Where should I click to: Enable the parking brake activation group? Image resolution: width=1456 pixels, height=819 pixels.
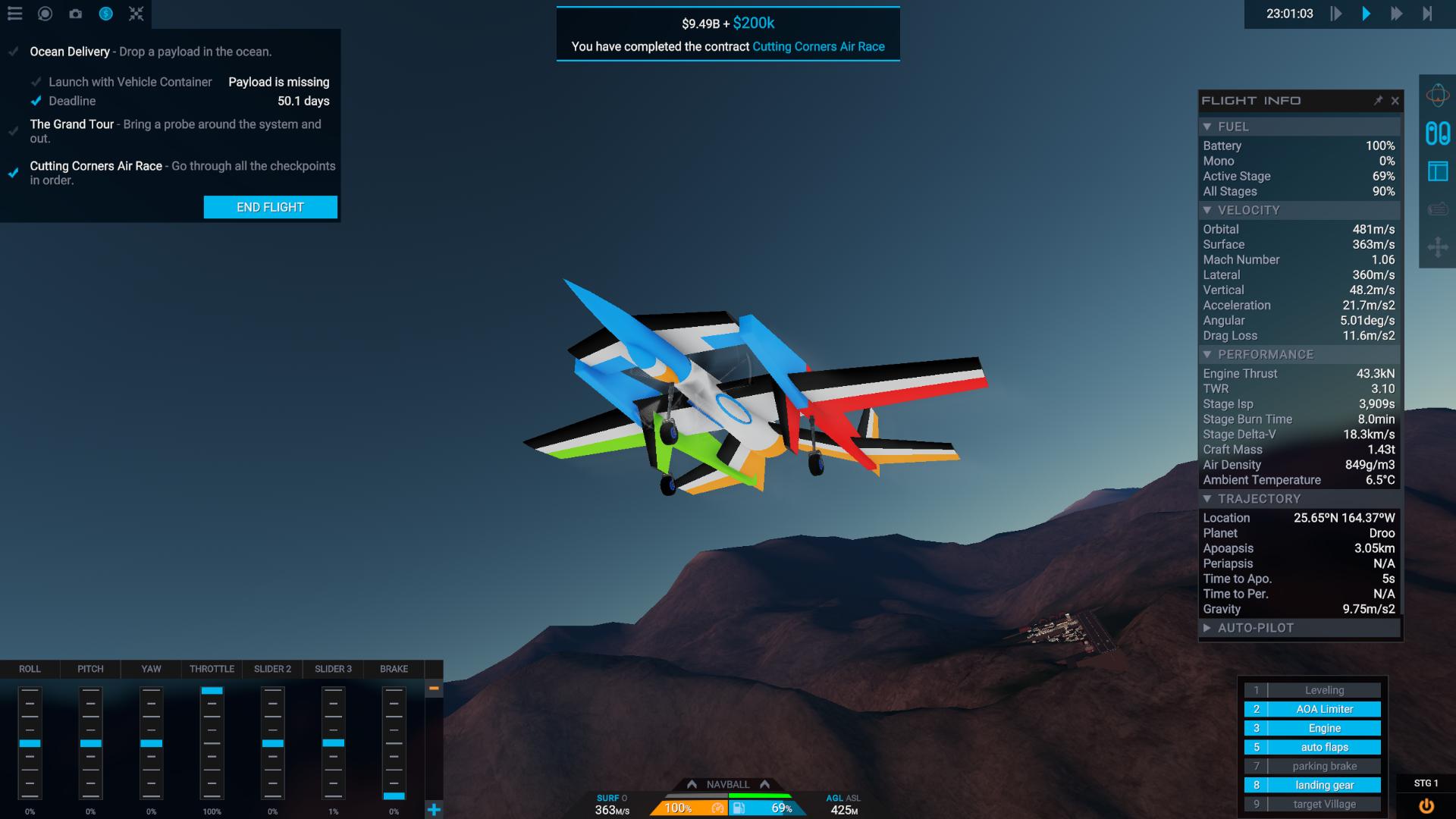[x=1320, y=766]
